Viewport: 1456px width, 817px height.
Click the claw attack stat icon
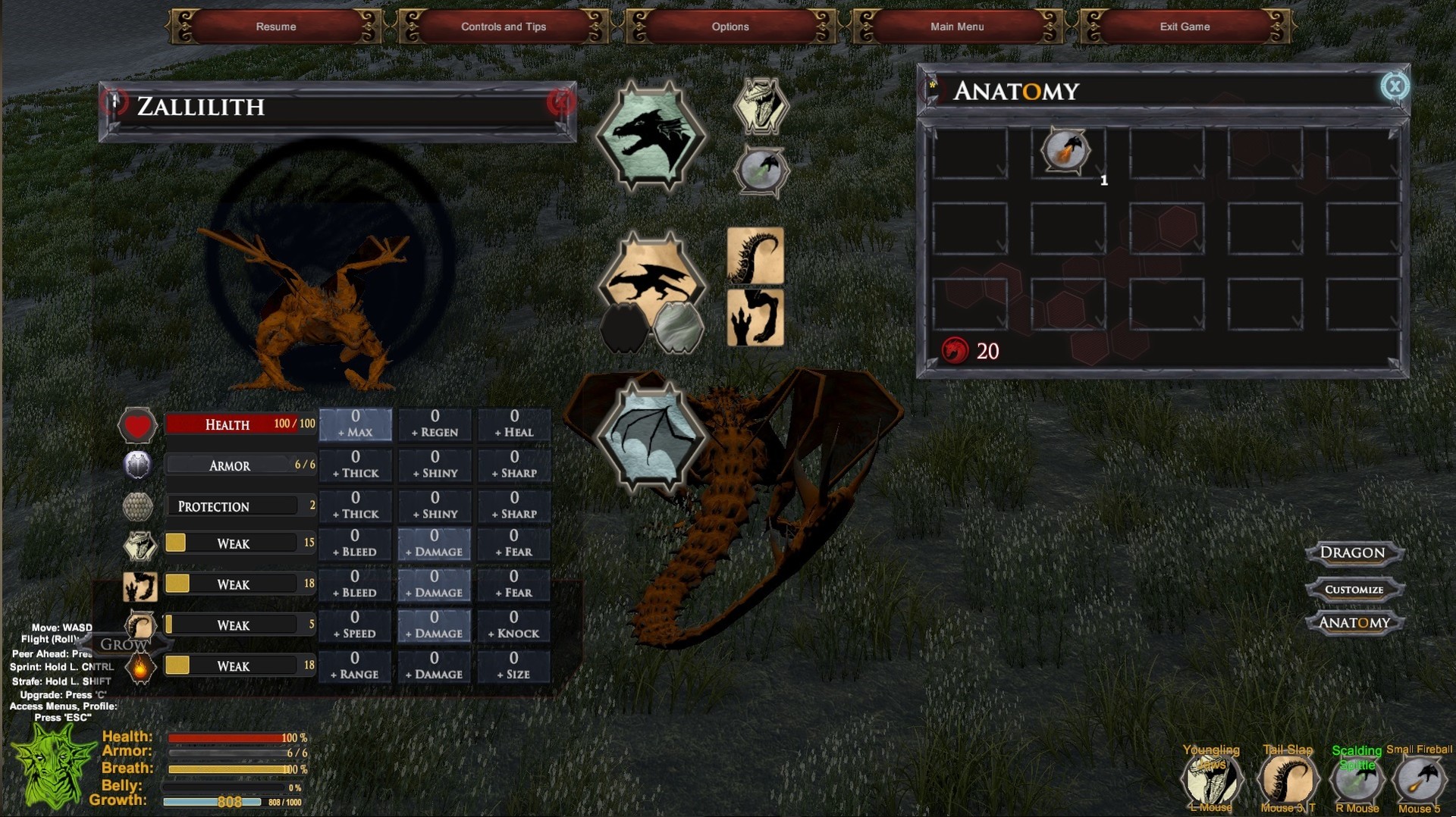(x=141, y=585)
